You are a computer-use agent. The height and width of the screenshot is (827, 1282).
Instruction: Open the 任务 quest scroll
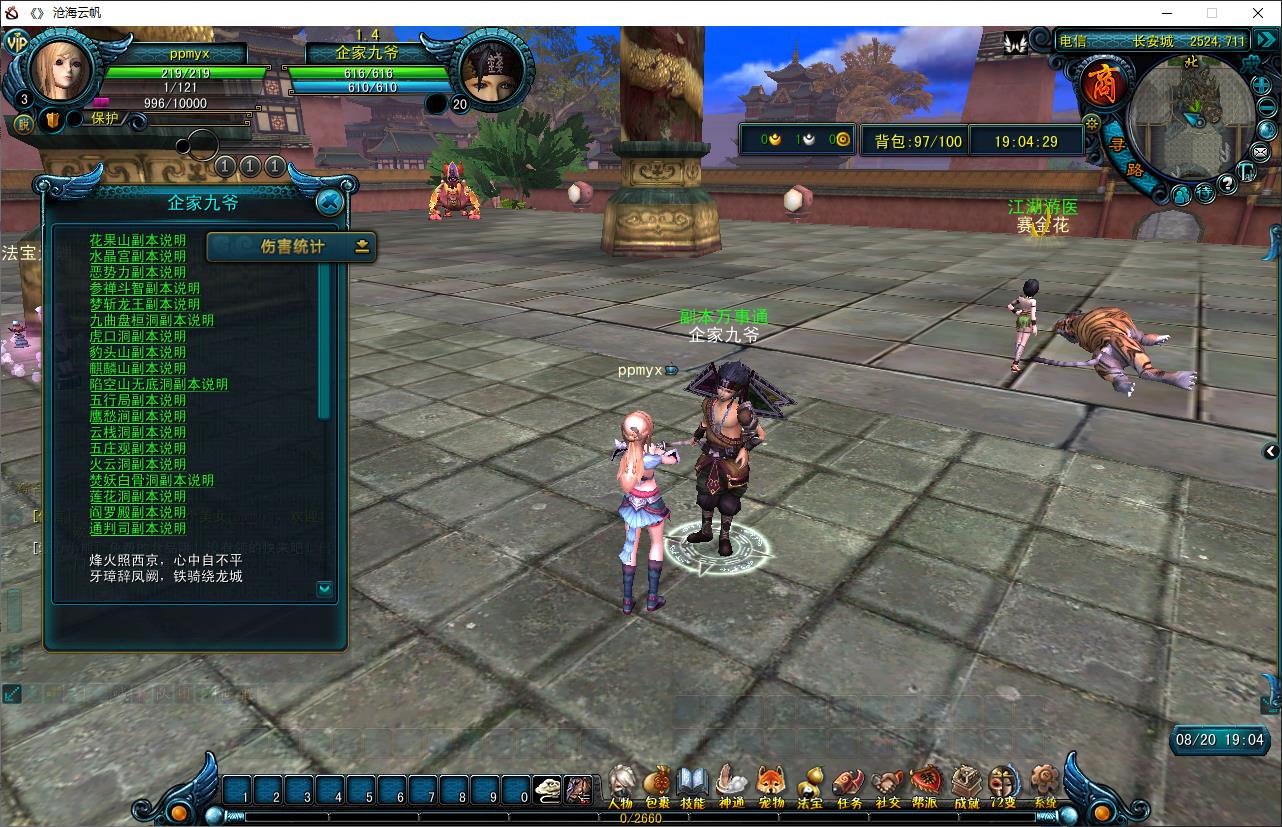click(x=849, y=785)
